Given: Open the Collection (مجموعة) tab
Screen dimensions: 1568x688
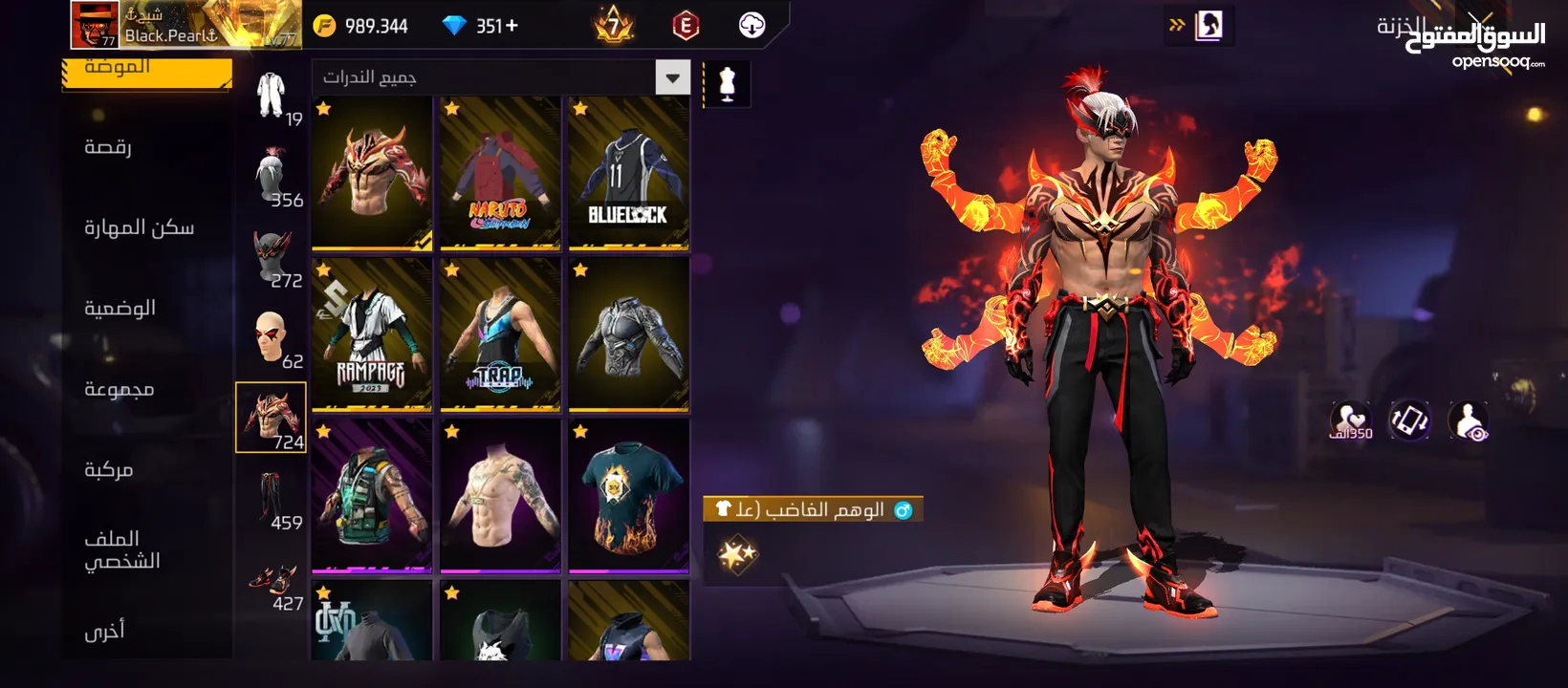Looking at the screenshot, I should pyautogui.click(x=119, y=389).
